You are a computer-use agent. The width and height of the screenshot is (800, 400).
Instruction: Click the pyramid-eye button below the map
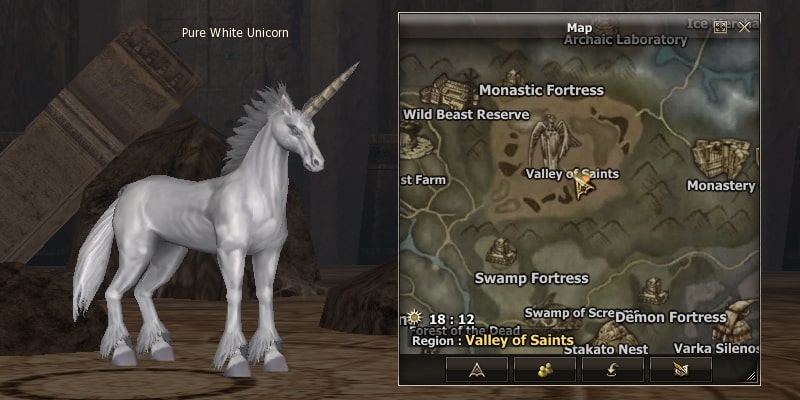[x=477, y=368]
